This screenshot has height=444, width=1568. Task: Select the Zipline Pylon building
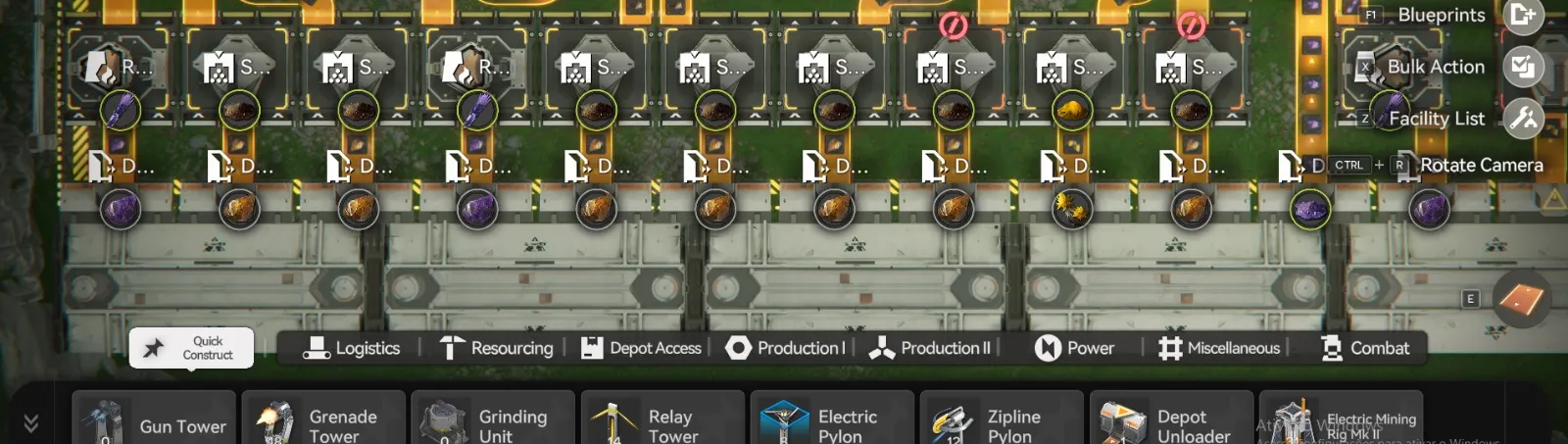coord(1002,421)
